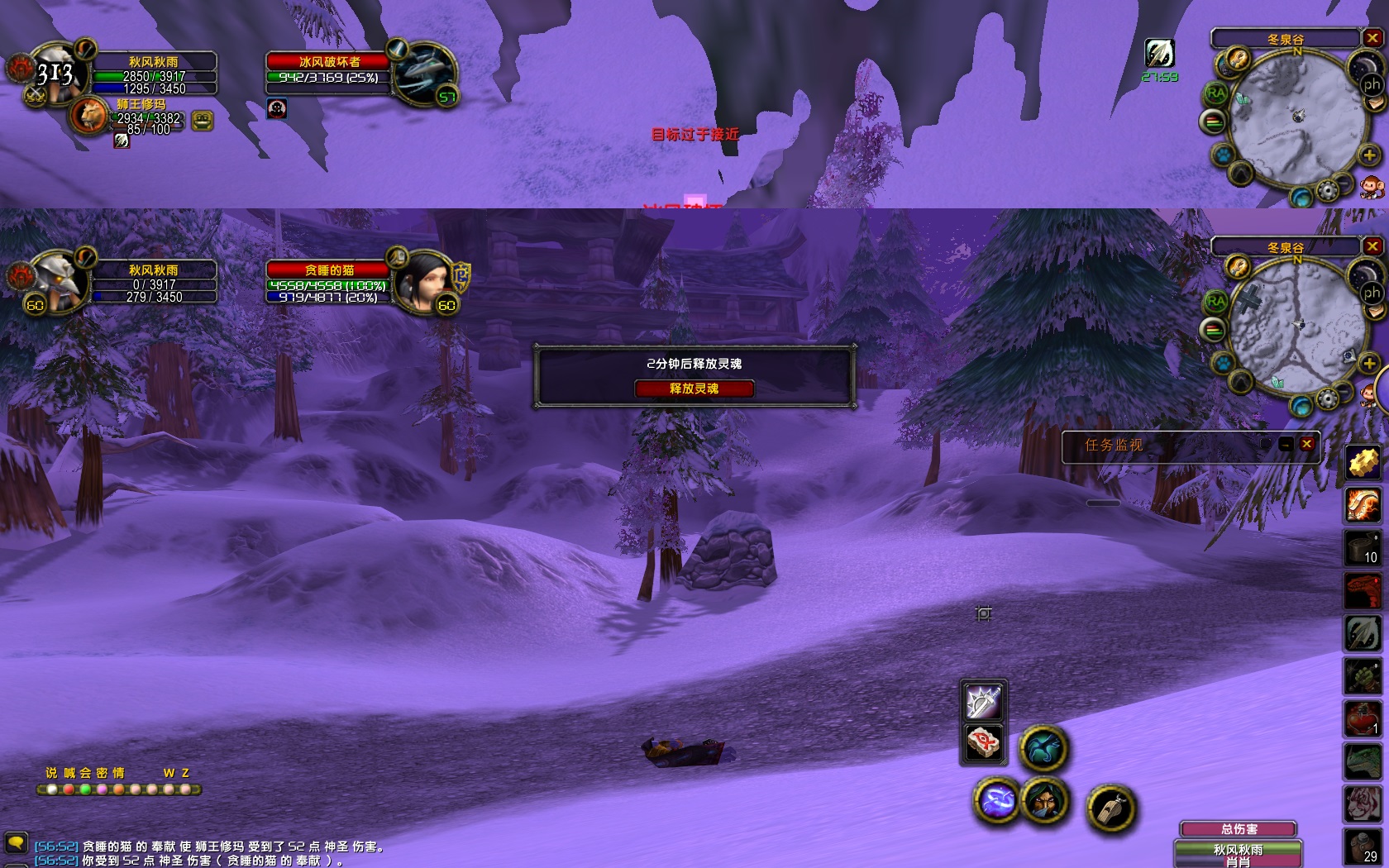Click the white tiger icon

(x=1363, y=802)
